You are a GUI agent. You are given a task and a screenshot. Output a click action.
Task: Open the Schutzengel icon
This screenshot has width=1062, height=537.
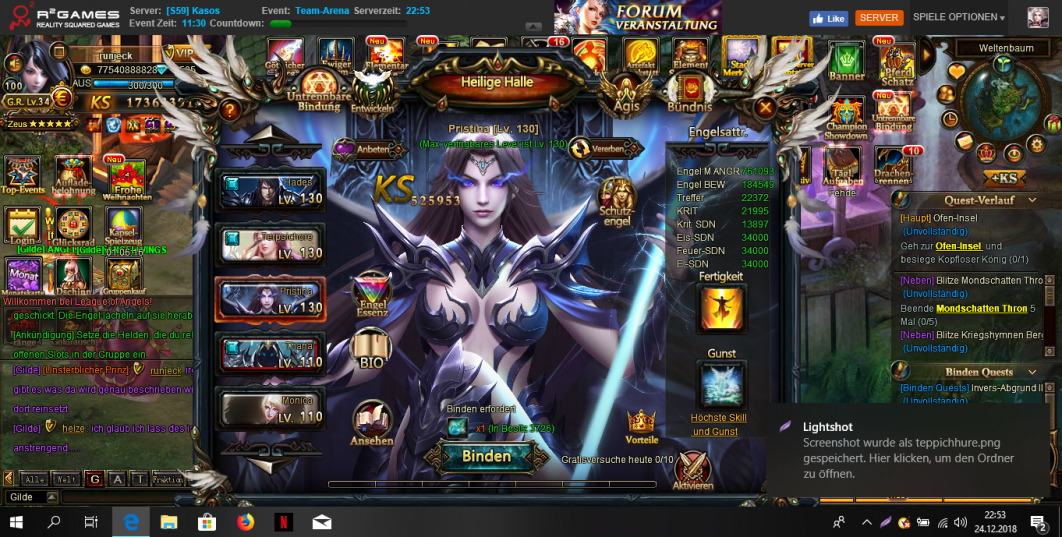pyautogui.click(x=617, y=202)
